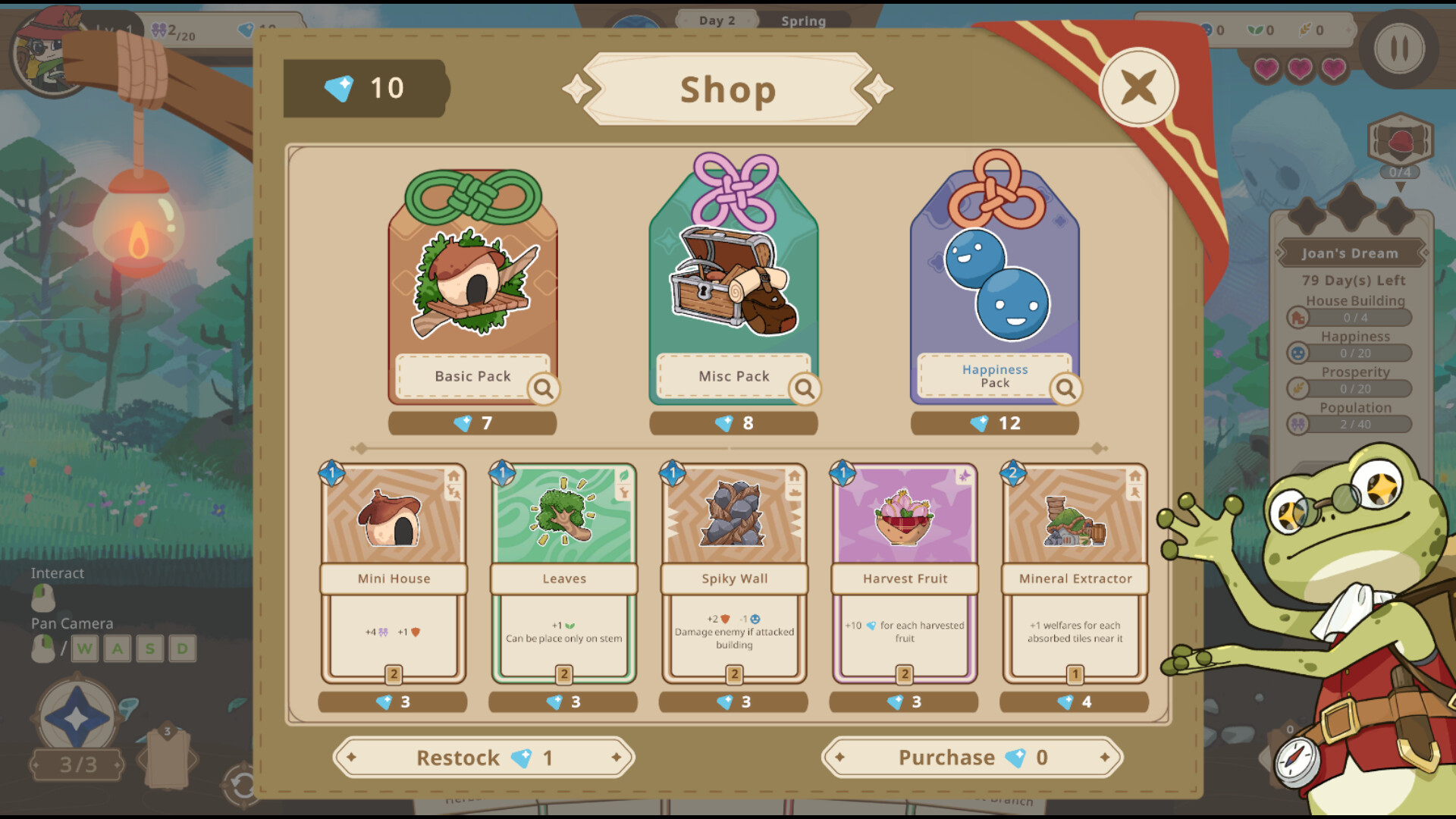This screenshot has width=1456, height=819.
Task: Expand the Joan's Dream panel header
Action: (x=1351, y=253)
